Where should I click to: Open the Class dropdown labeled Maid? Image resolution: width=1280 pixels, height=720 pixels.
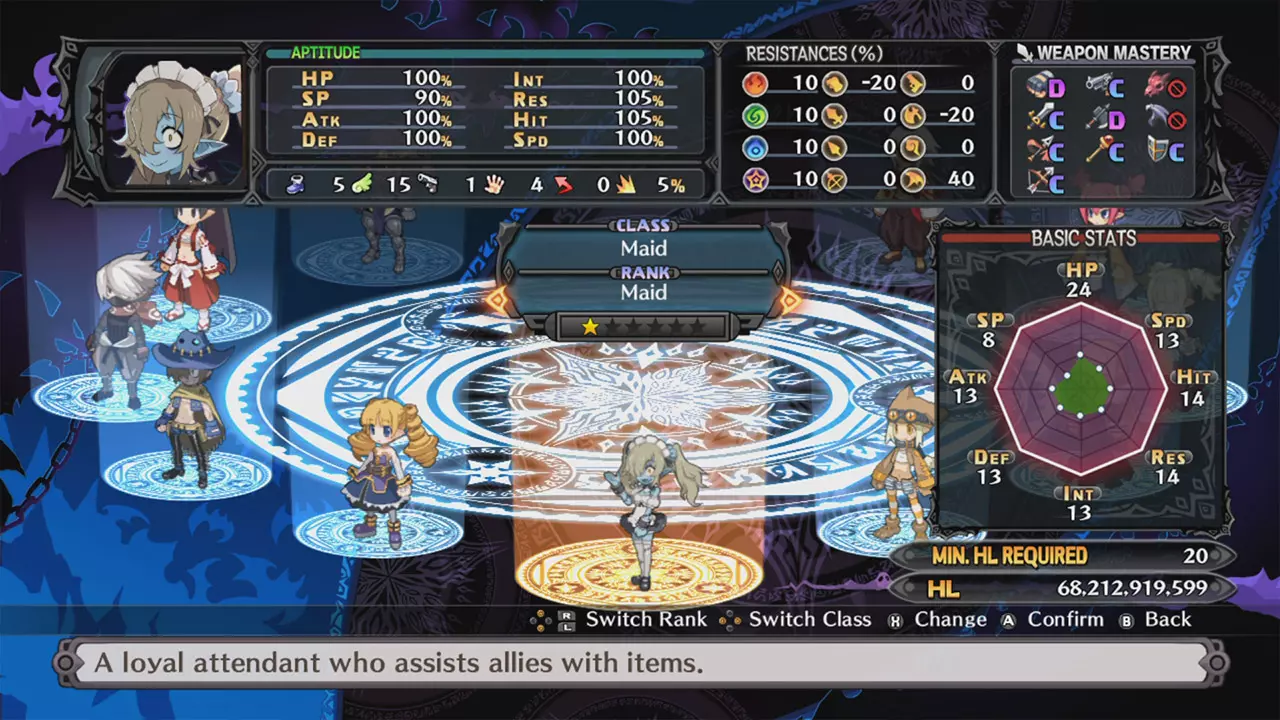[644, 248]
